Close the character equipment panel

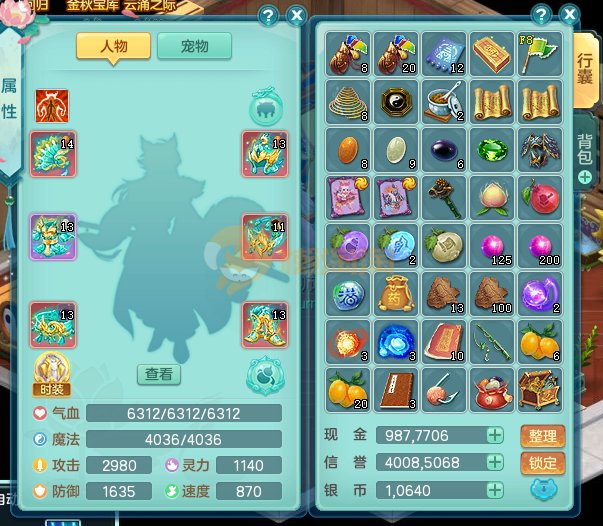296,15
